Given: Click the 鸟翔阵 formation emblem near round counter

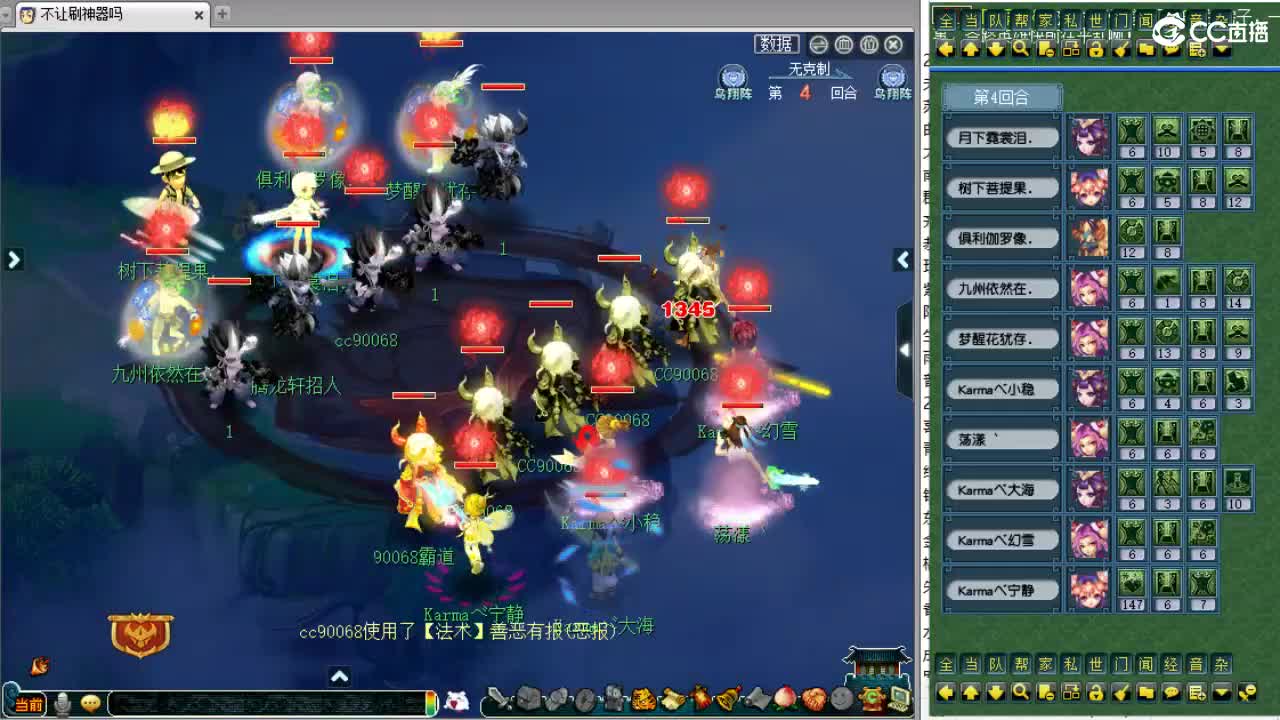Looking at the screenshot, I should [x=732, y=80].
